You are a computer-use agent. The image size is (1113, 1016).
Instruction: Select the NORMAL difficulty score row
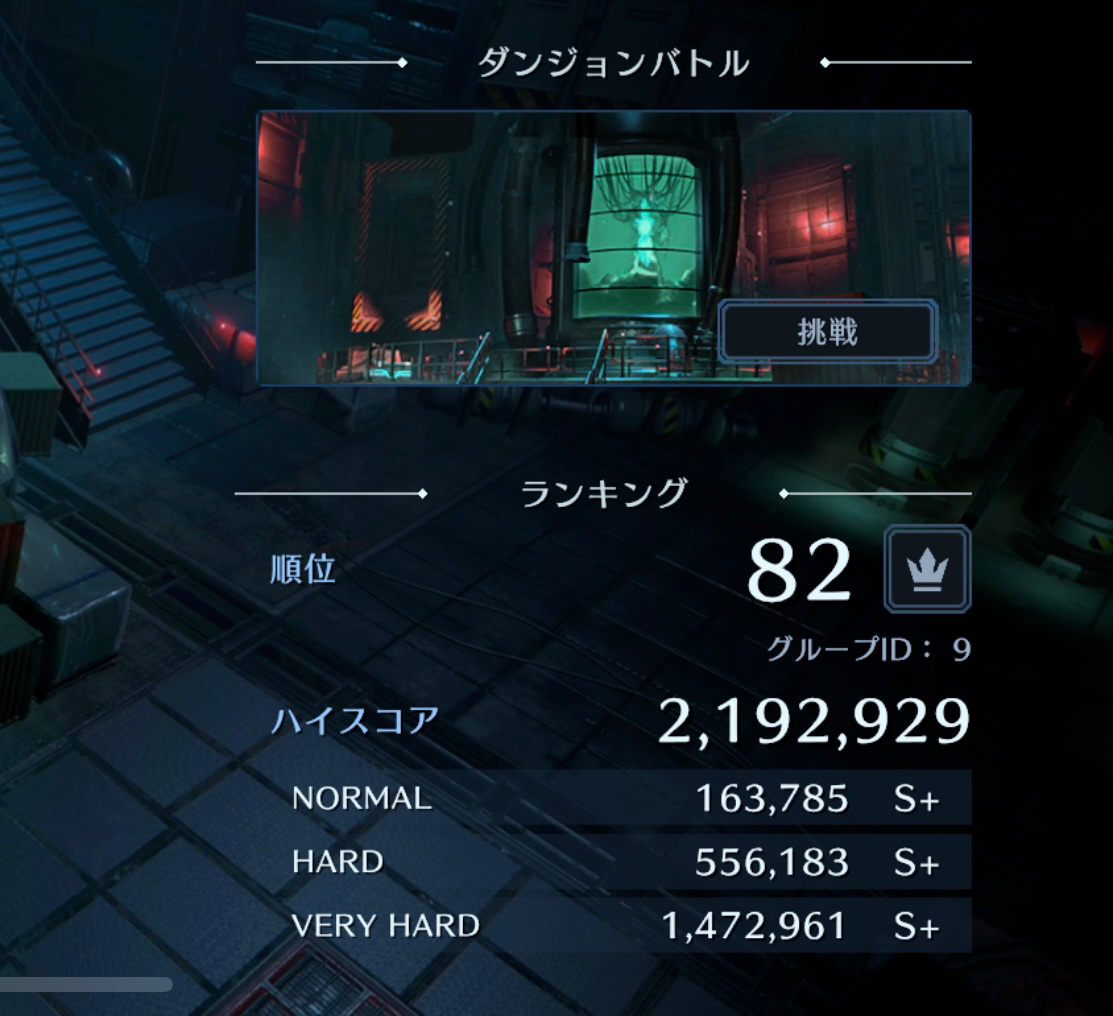[x=615, y=798]
